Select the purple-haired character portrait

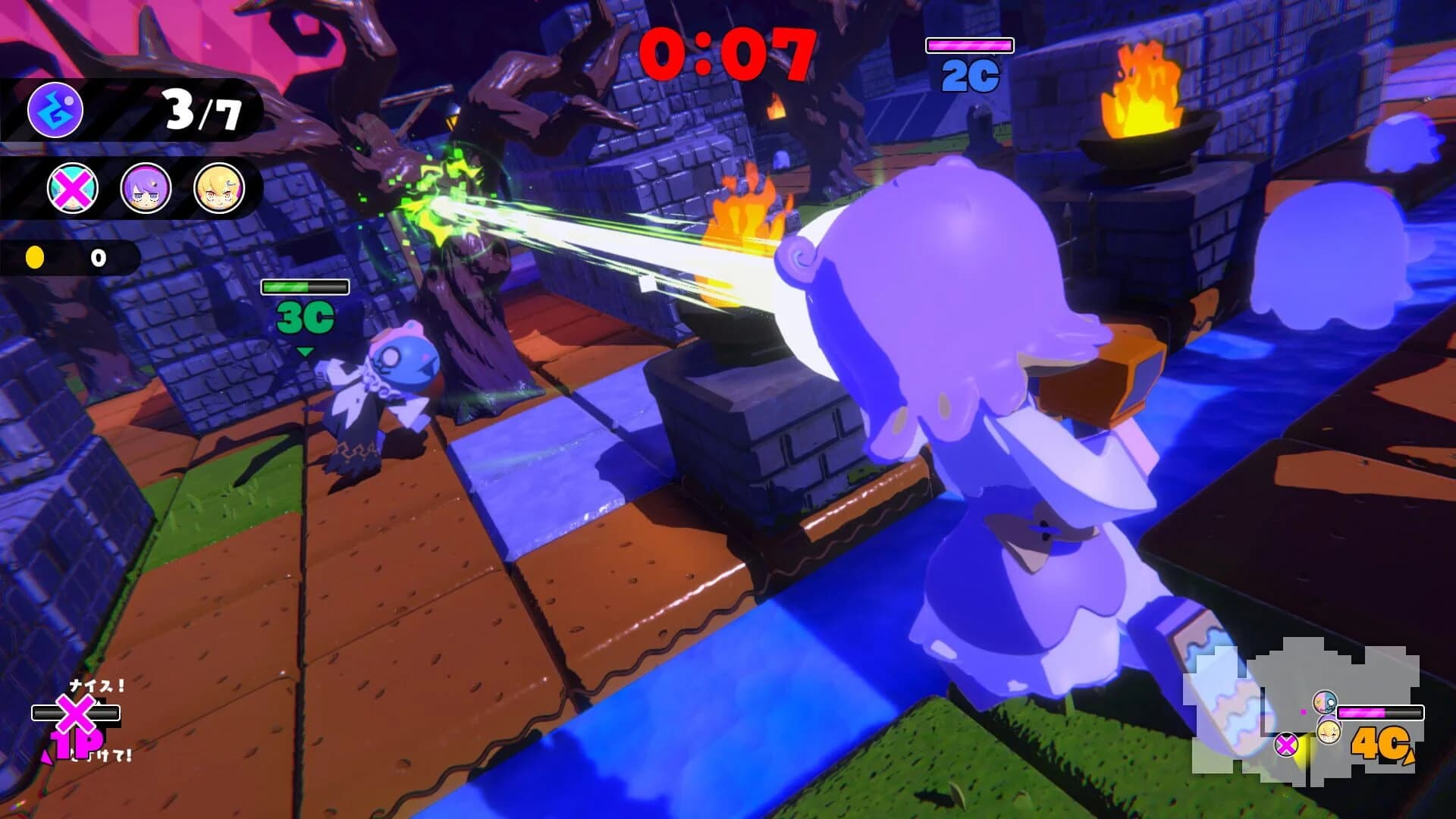tap(148, 187)
